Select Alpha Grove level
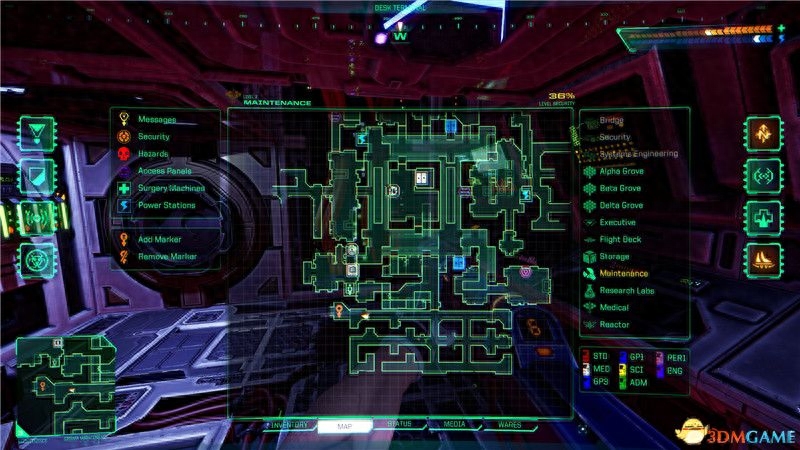The height and width of the screenshot is (450, 800). click(620, 171)
